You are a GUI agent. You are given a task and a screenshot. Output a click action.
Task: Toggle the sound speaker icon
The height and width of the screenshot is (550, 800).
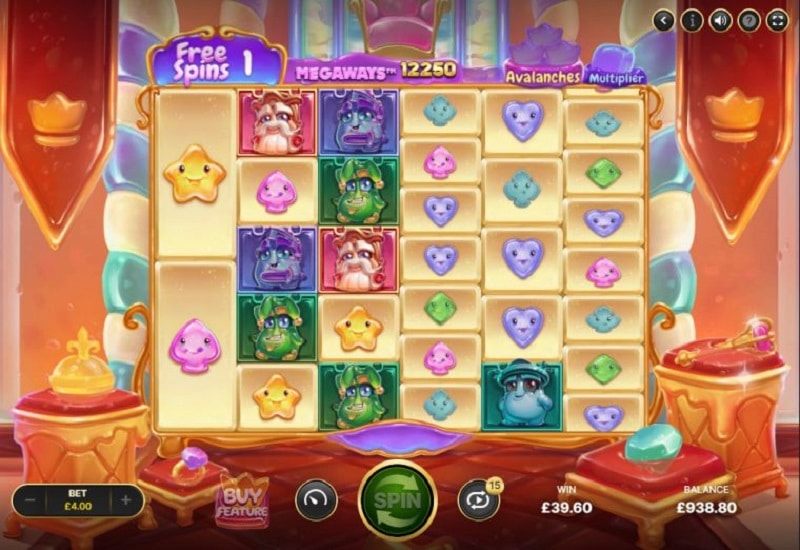click(x=720, y=20)
